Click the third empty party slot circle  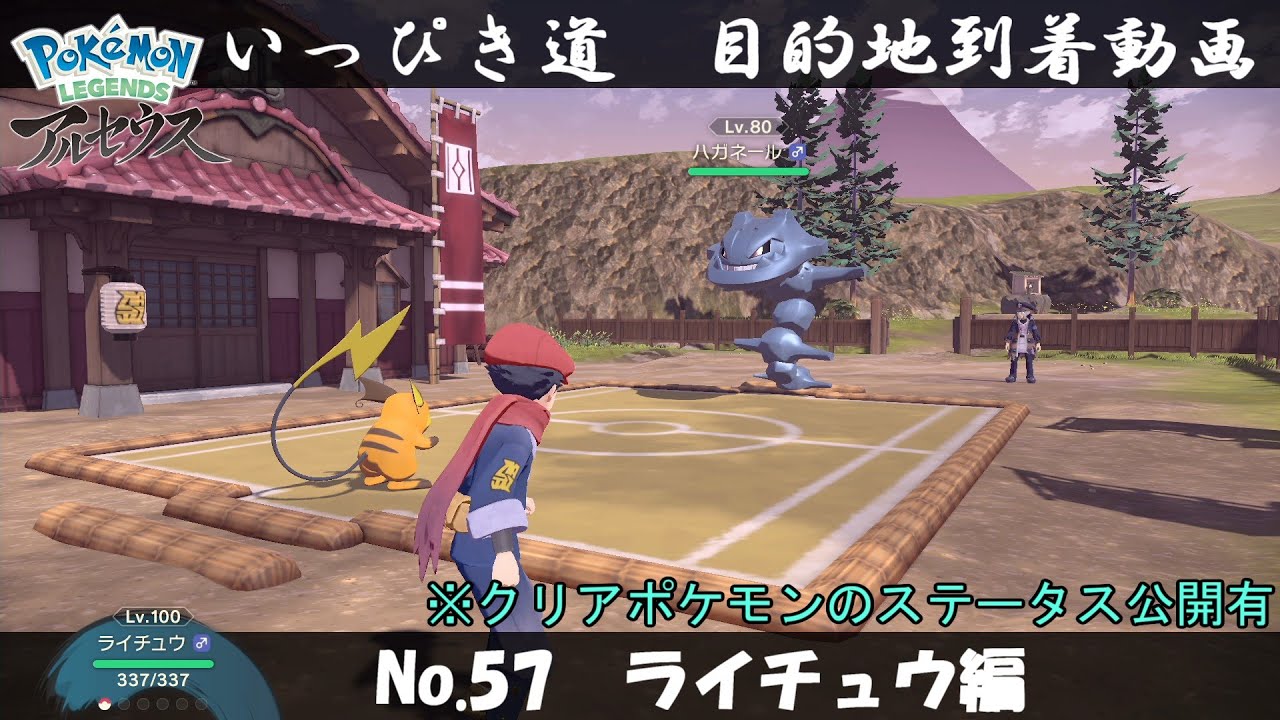coord(142,706)
